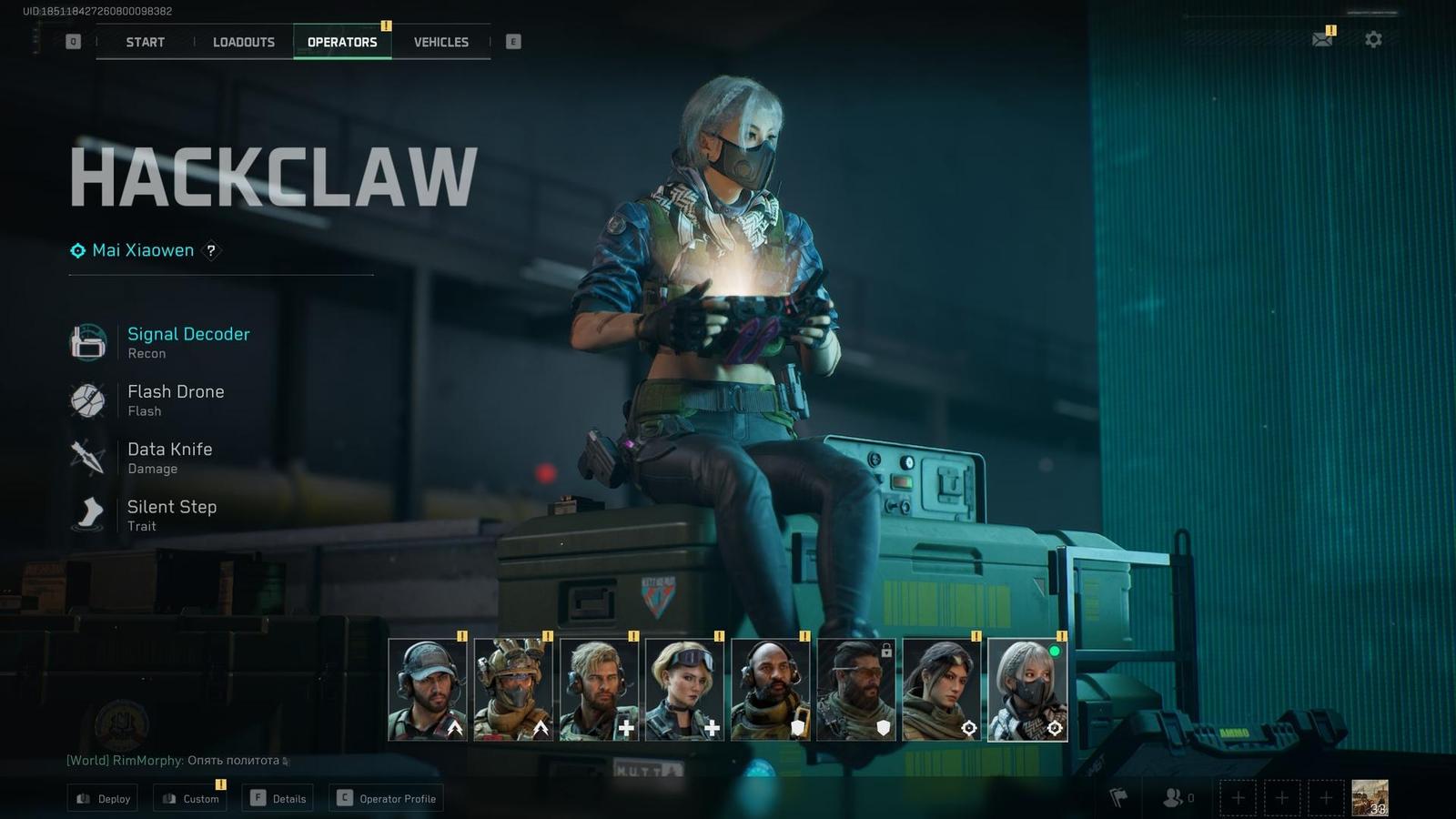
Task: Open the Loadouts tab
Action: pyautogui.click(x=244, y=42)
